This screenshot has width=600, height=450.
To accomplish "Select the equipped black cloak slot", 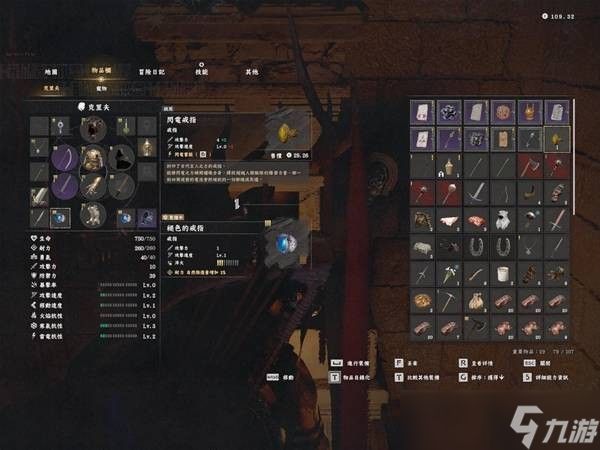I will tap(123, 156).
